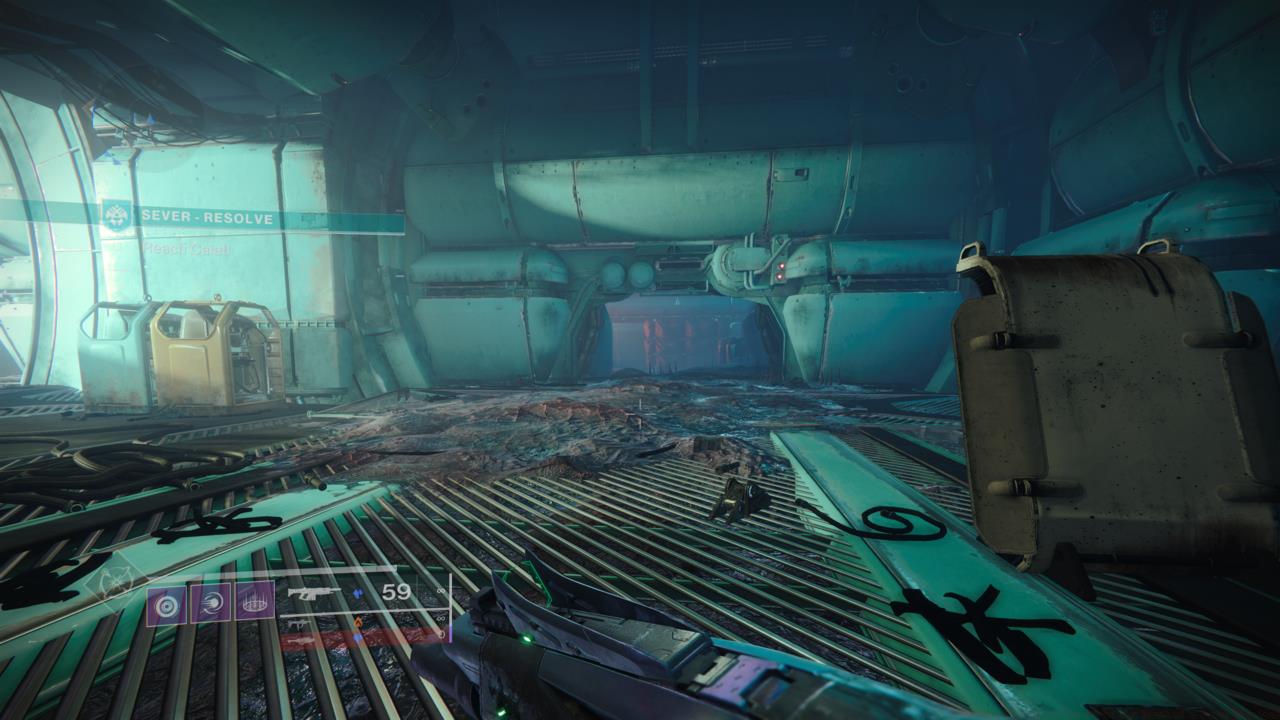The height and width of the screenshot is (720, 1280).
Task: Click the secondary weapon silhouette icon
Action: pyautogui.click(x=298, y=624)
